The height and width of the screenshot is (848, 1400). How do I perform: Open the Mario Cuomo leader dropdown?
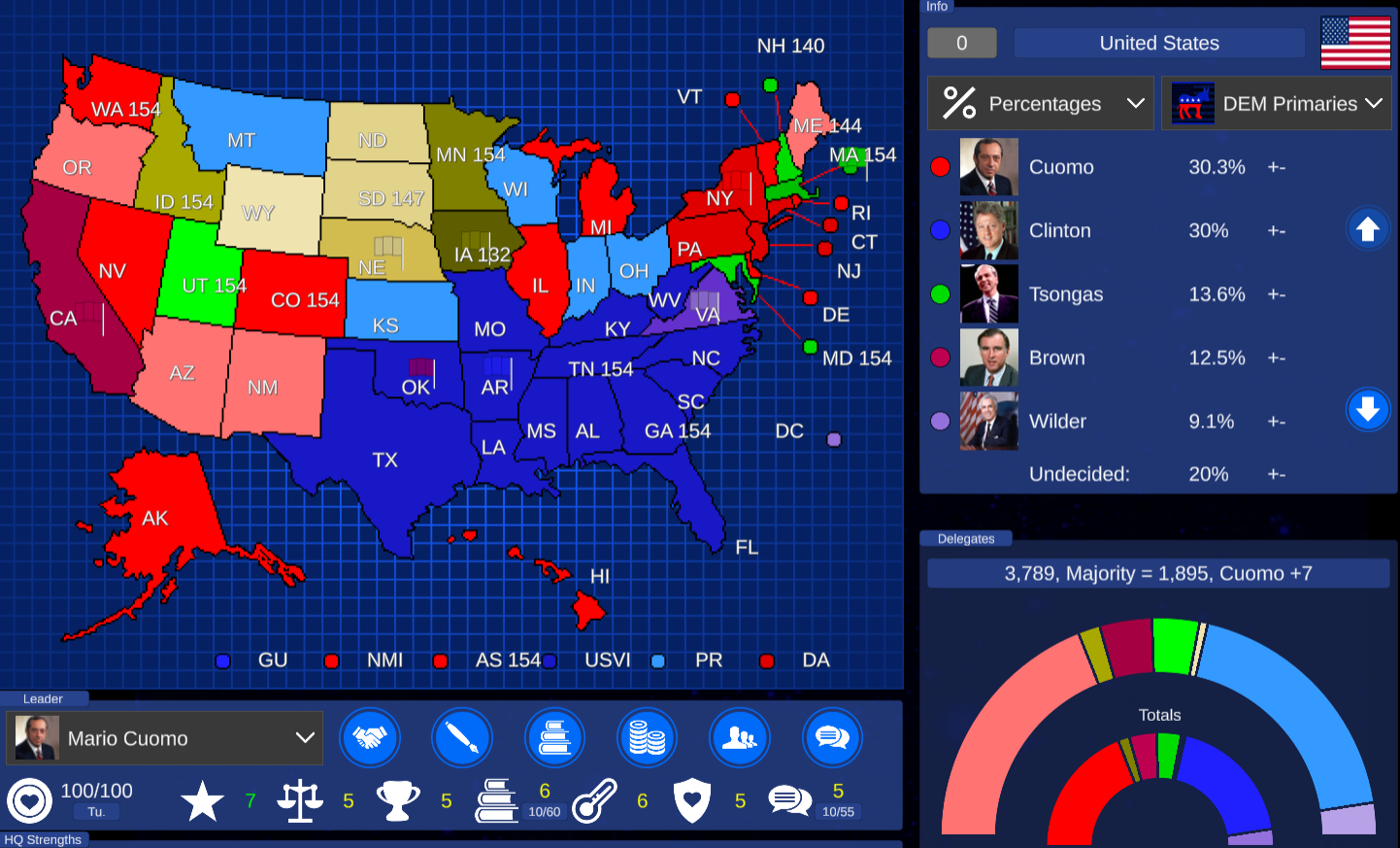point(165,738)
